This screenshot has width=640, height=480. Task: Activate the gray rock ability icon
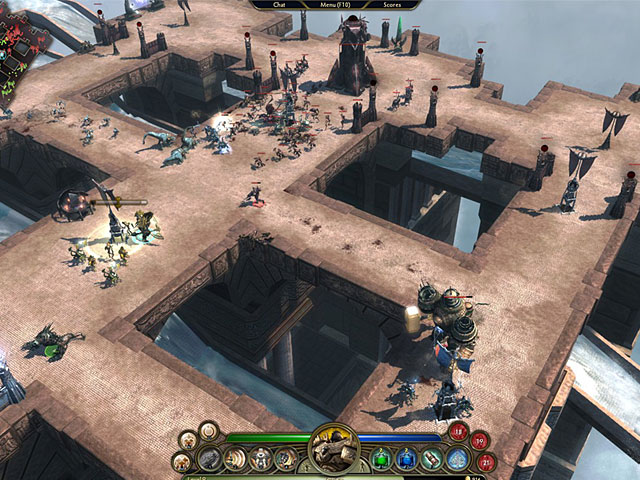pyautogui.click(x=209, y=458)
